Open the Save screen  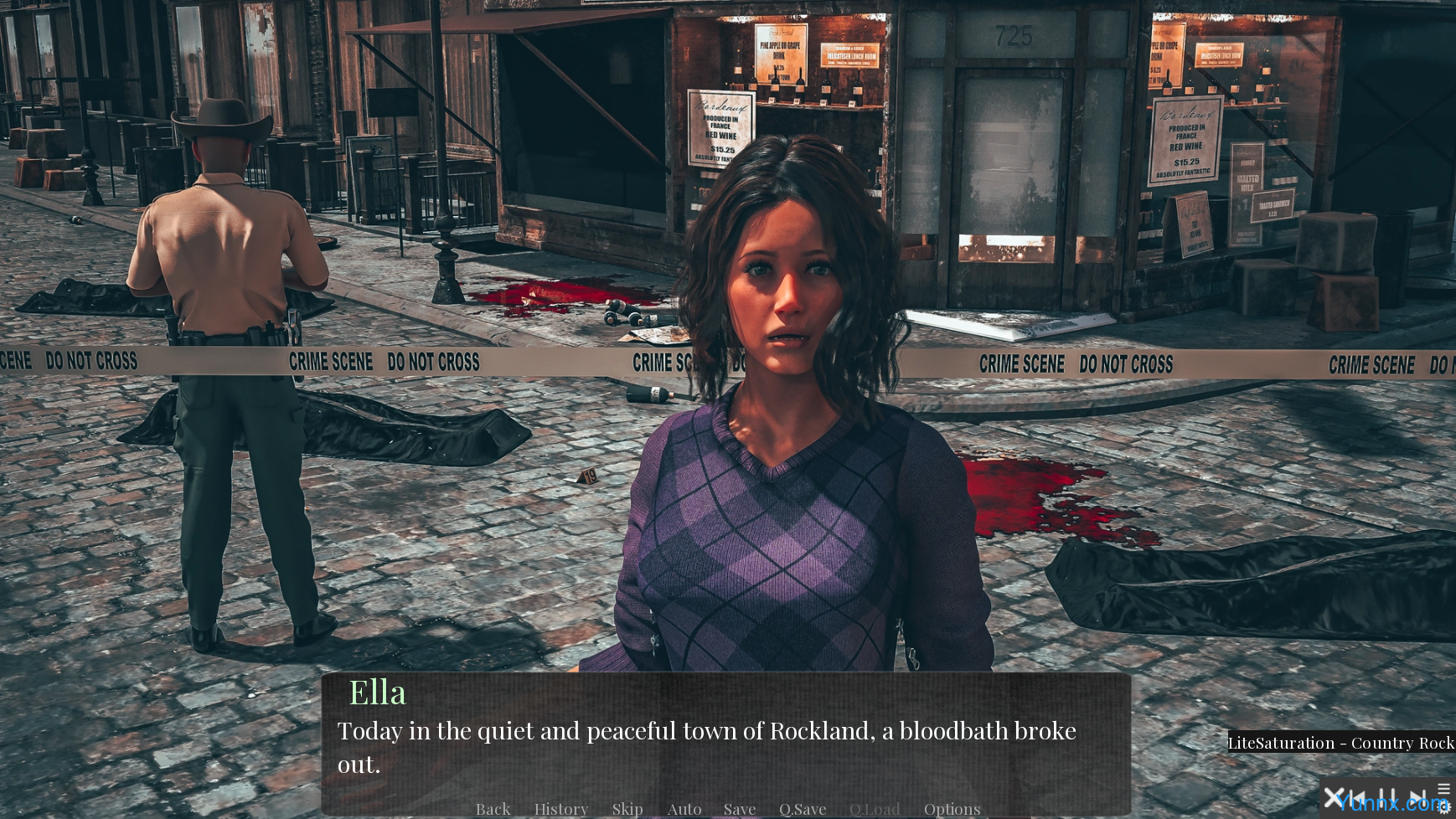(740, 809)
